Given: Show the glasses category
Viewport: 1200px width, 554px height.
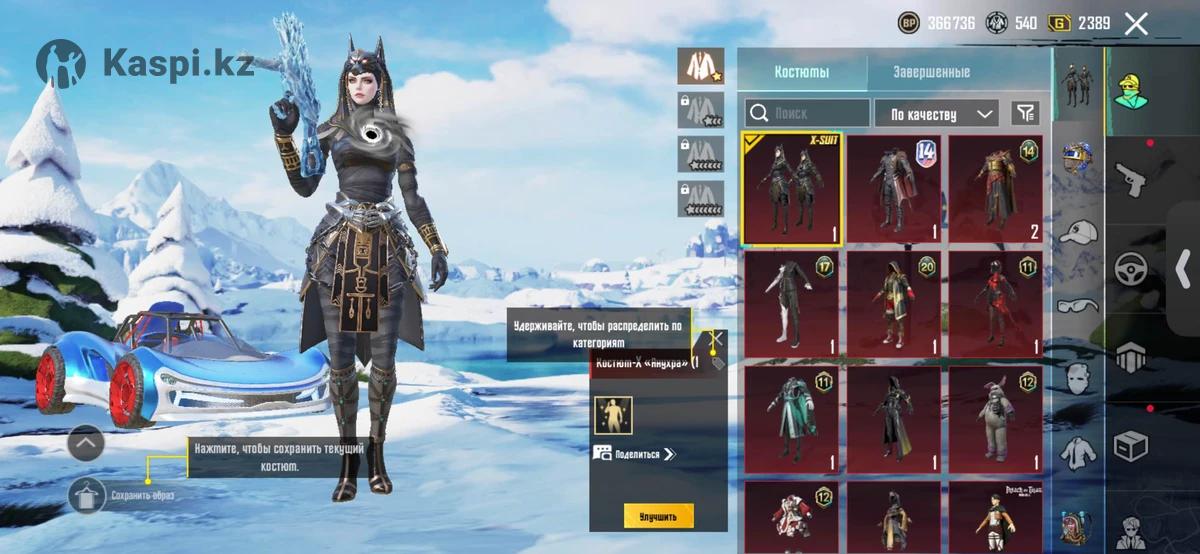Looking at the screenshot, I should 1078,305.
